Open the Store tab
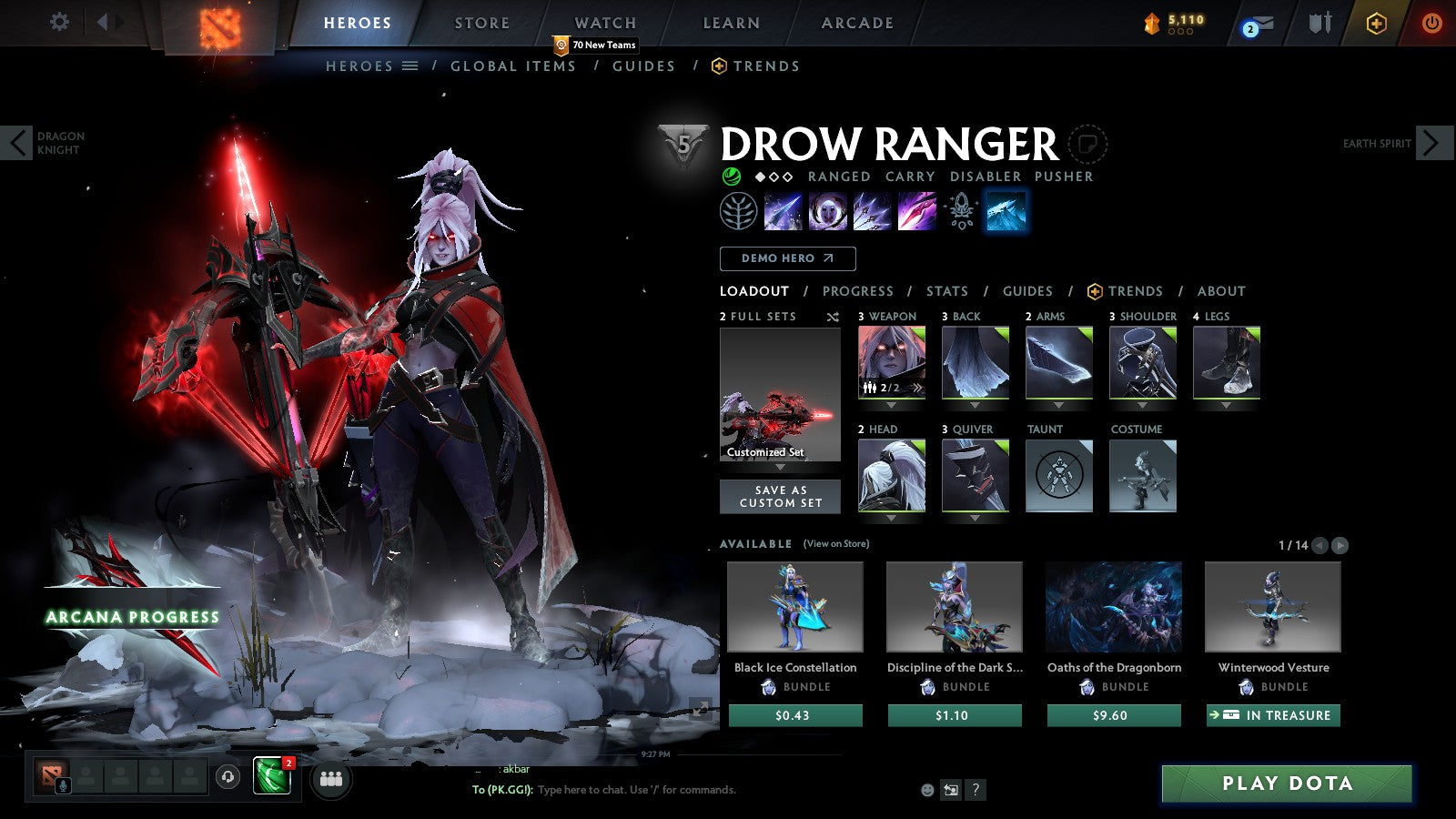This screenshot has width=1456, height=819. [x=481, y=23]
